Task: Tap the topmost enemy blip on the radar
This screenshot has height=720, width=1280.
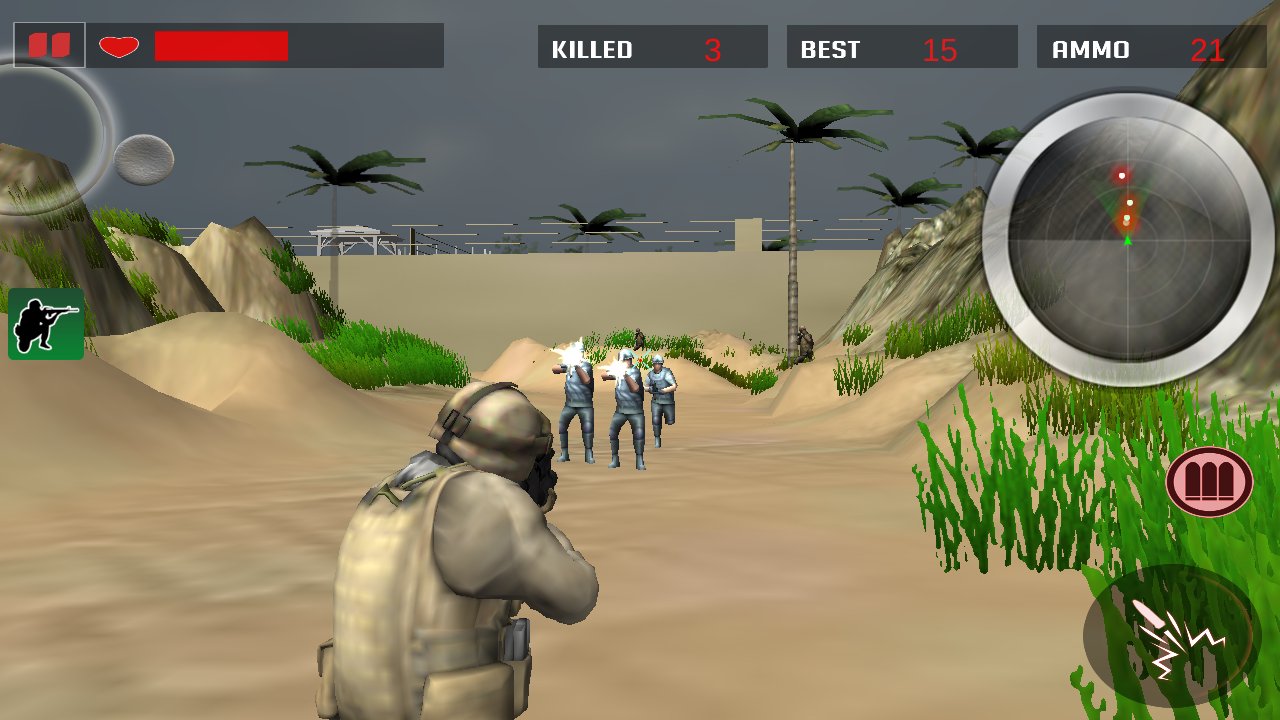Action: point(1122,176)
